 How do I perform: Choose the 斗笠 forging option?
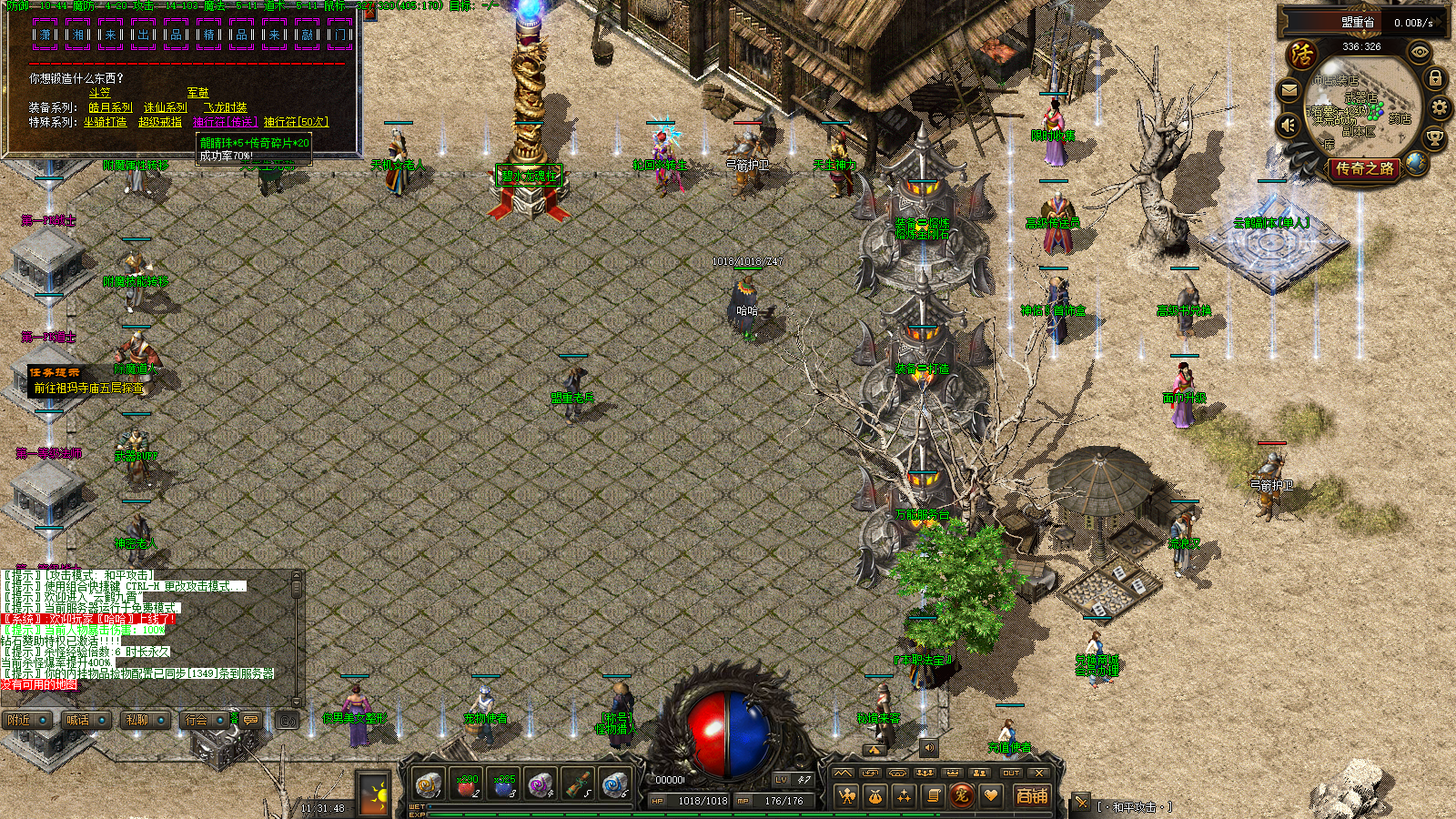coord(99,93)
